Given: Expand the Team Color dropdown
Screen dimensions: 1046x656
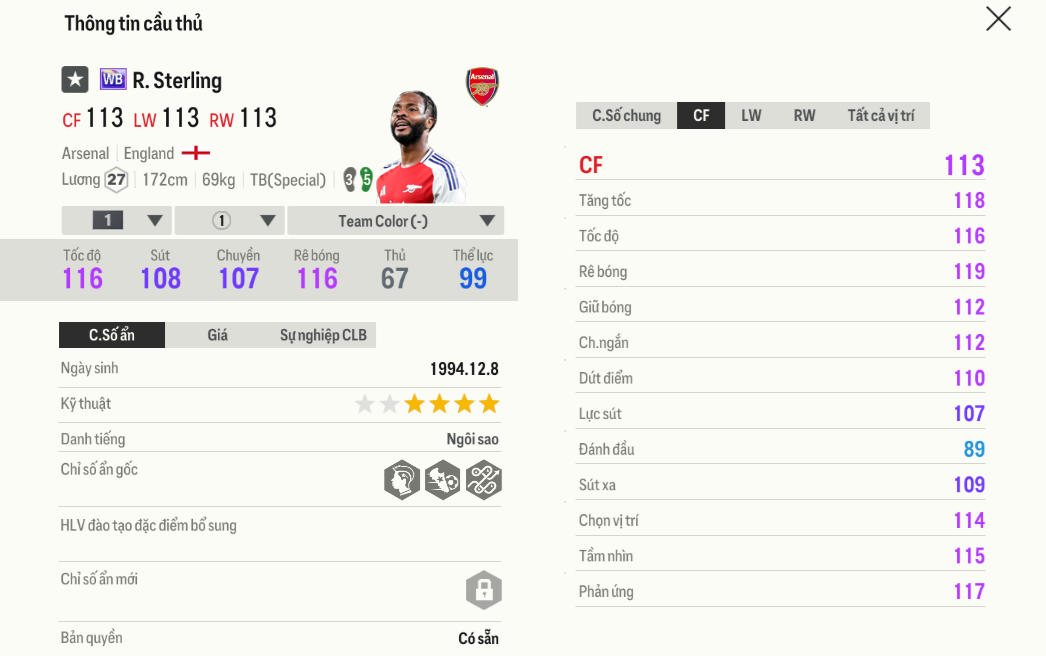Looking at the screenshot, I should [396, 221].
